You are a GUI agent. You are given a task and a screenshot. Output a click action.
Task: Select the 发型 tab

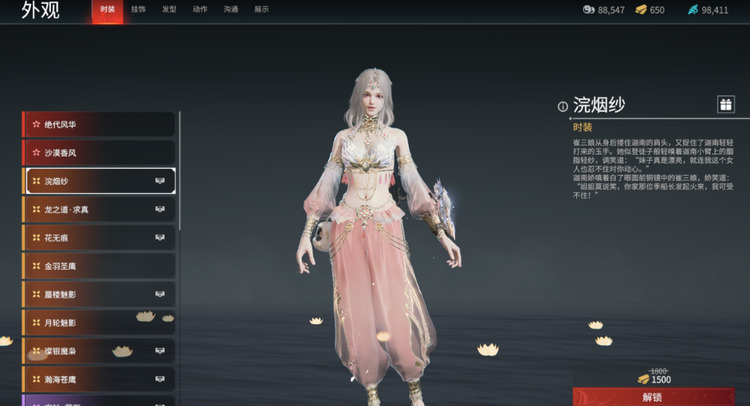[169, 9]
